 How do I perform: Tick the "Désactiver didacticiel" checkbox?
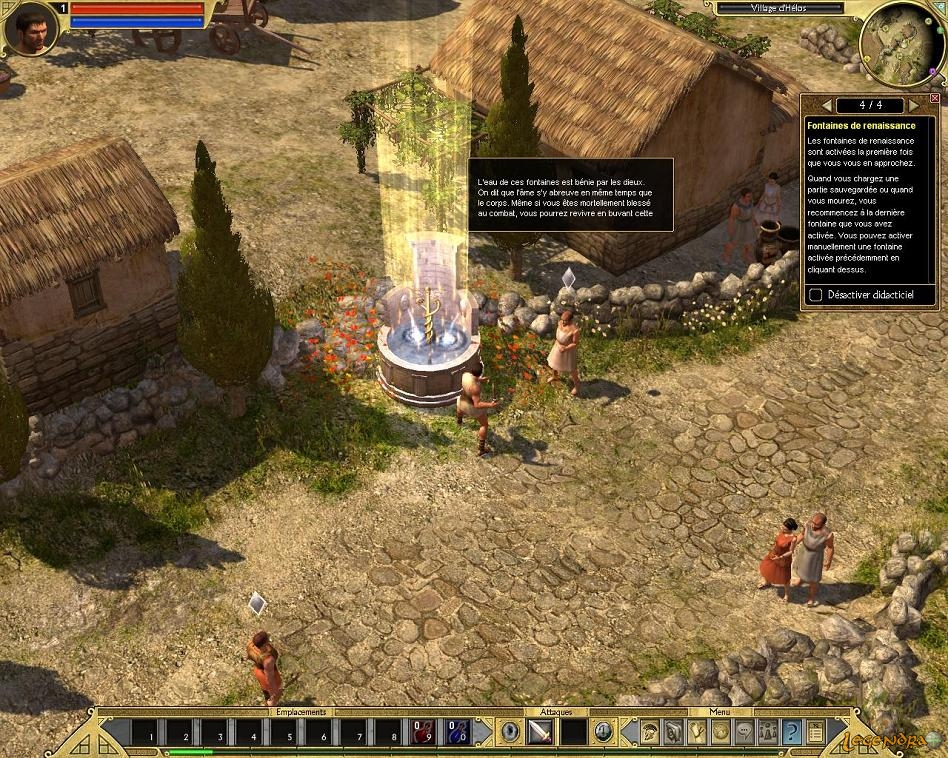pyautogui.click(x=816, y=295)
